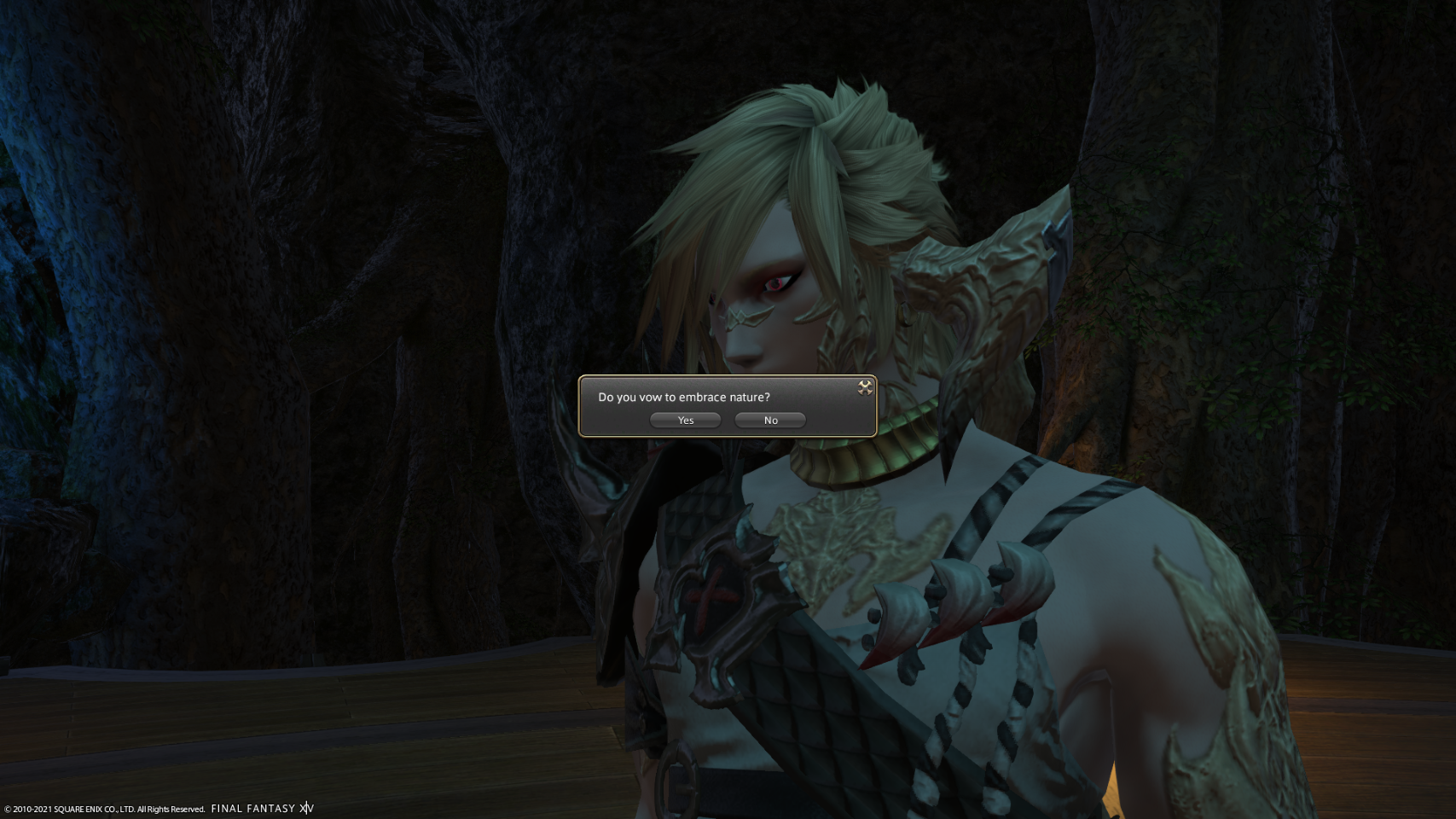Choose No in the vow dialog

(770, 420)
